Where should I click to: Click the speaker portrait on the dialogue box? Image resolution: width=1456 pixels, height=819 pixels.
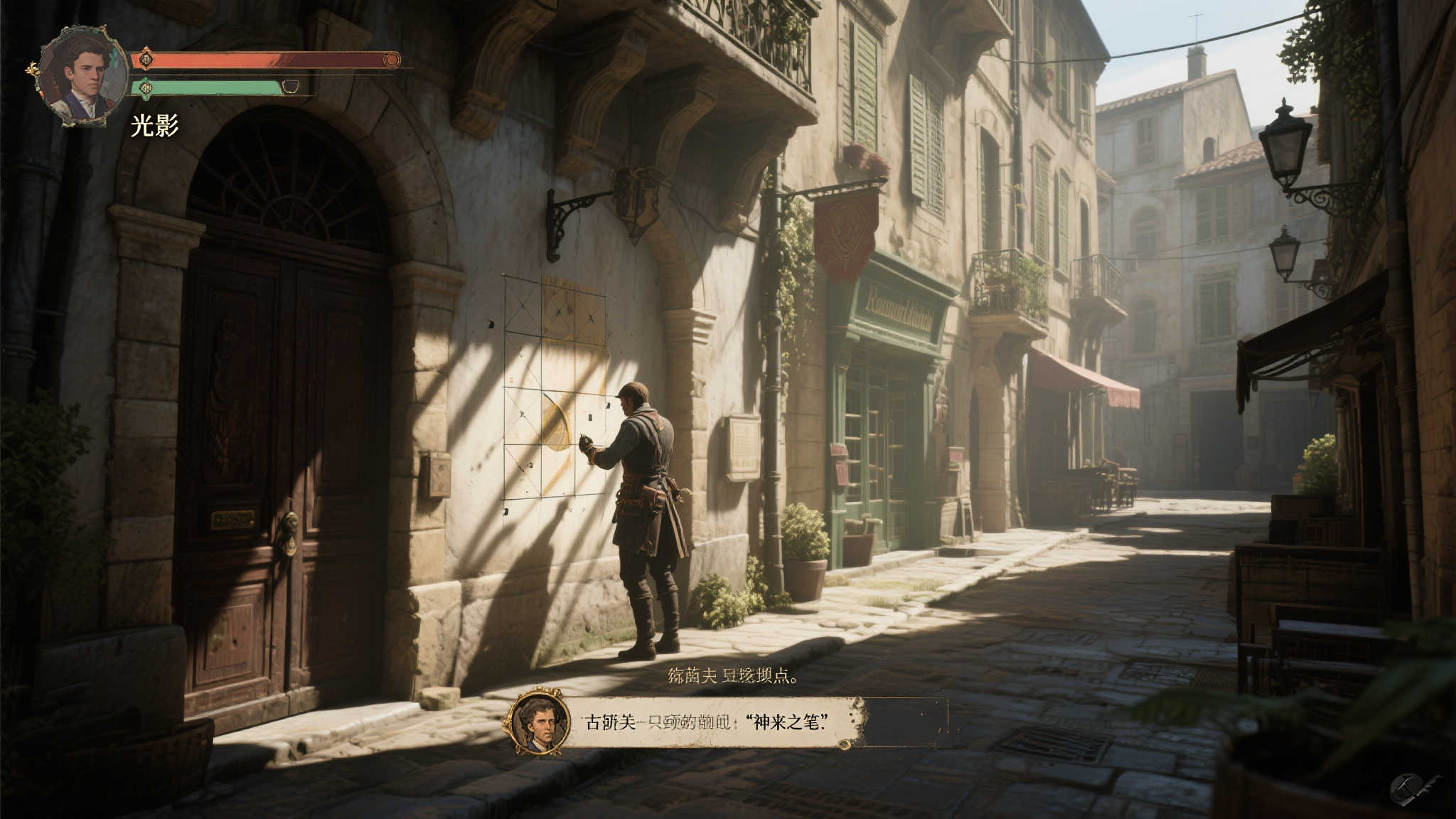[x=540, y=723]
